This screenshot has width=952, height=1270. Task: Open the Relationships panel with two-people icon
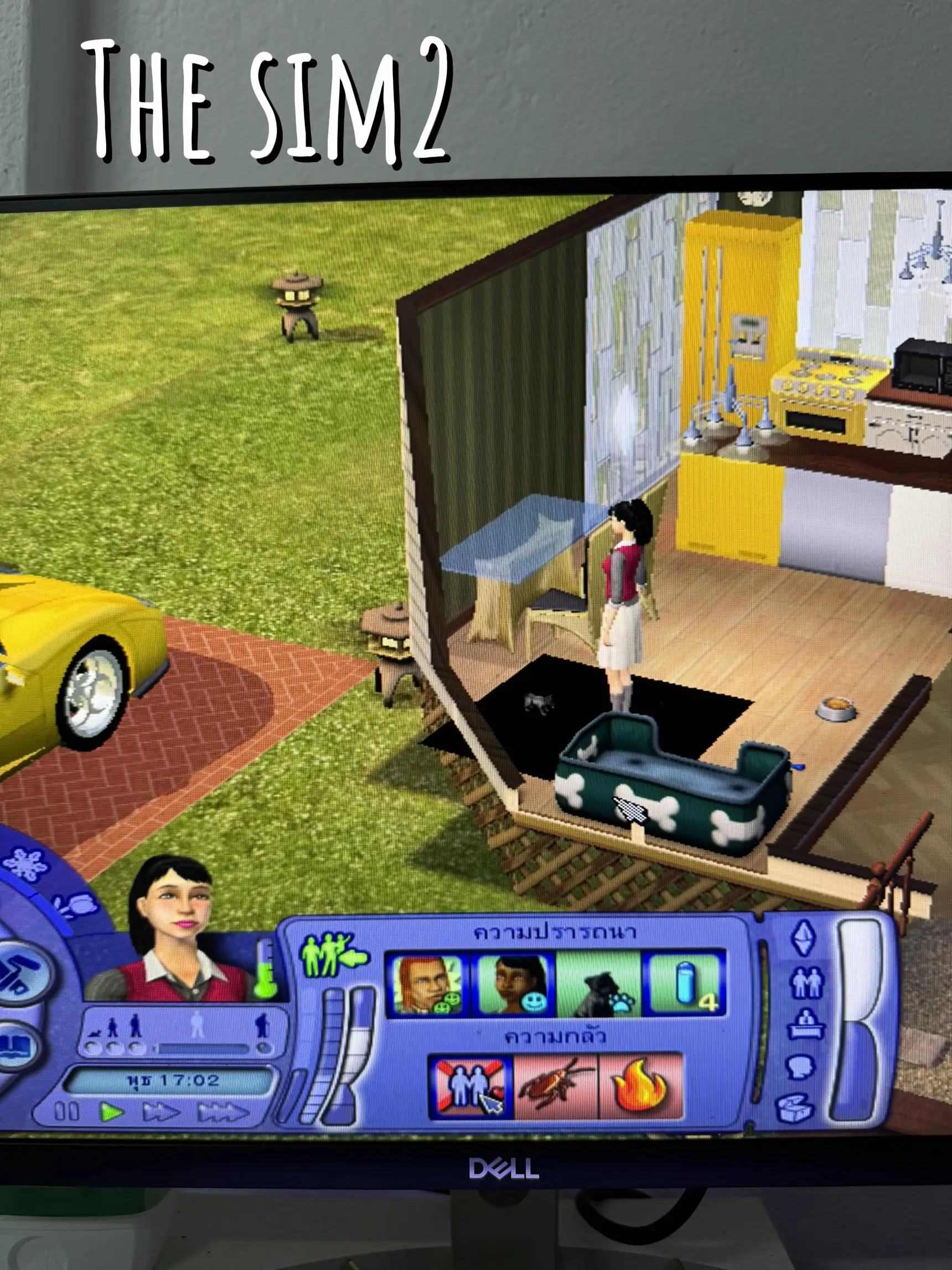806,982
